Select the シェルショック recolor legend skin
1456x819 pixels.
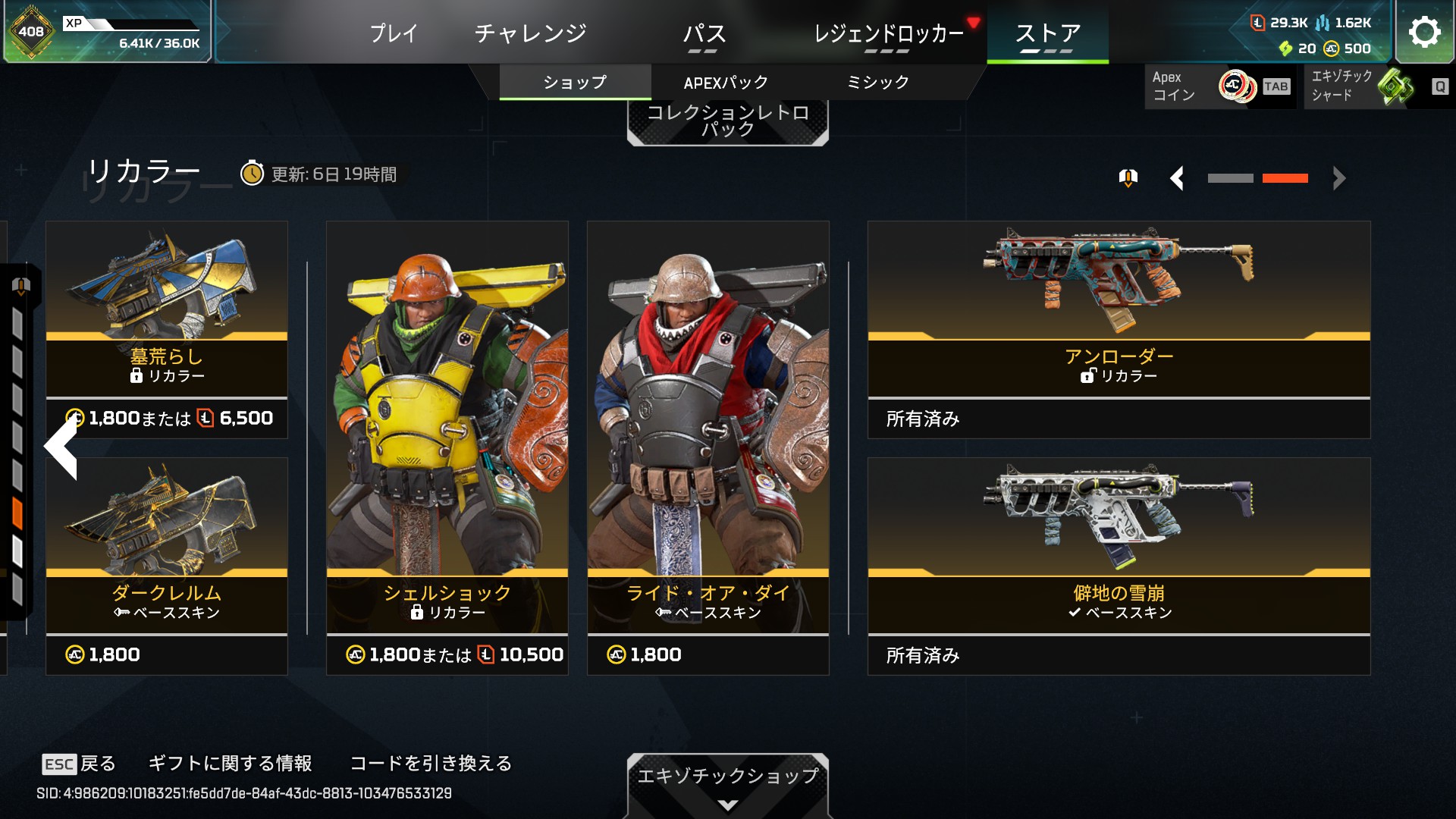(x=447, y=447)
